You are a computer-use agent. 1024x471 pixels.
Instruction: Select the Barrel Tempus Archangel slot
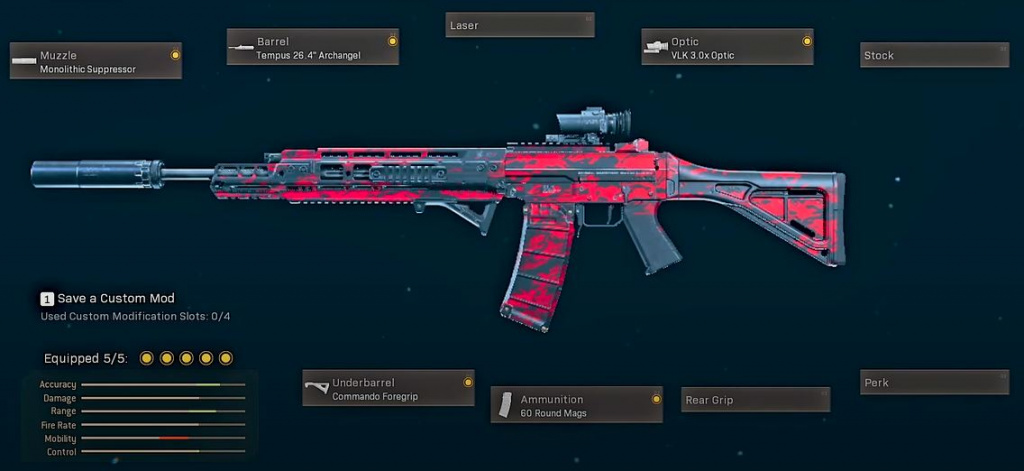[x=313, y=47]
